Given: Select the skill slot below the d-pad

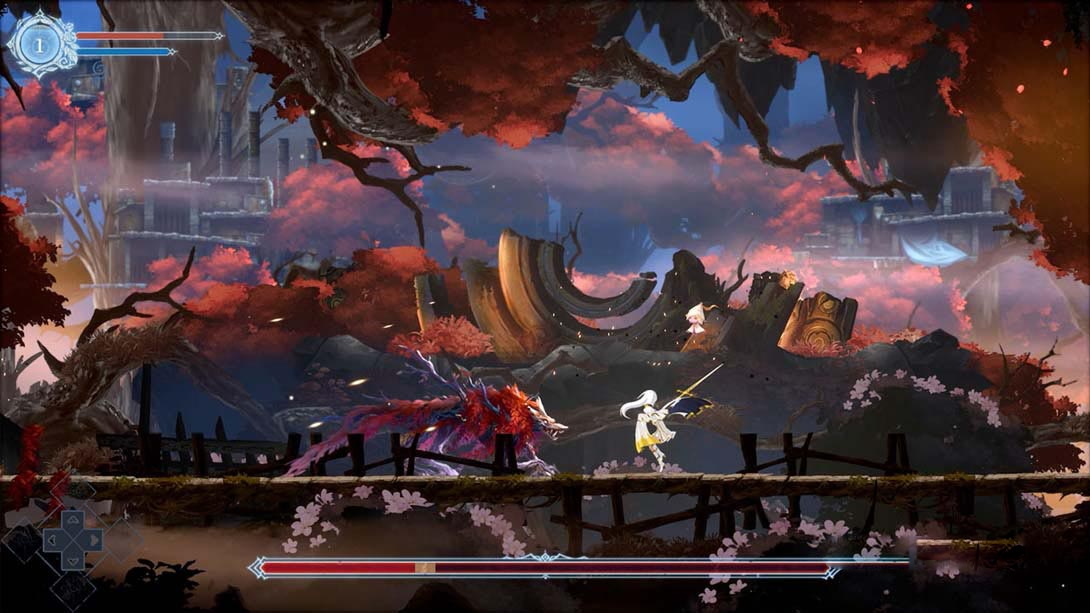Looking at the screenshot, I should pyautogui.click(x=73, y=590).
